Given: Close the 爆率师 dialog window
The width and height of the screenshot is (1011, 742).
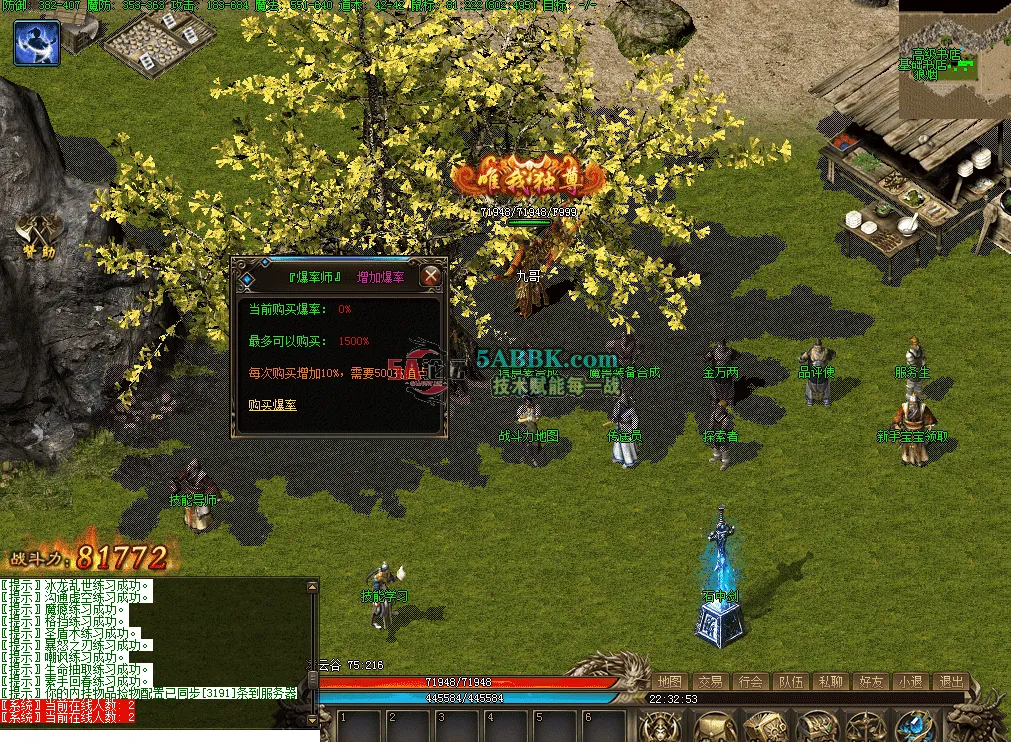Looking at the screenshot, I should tap(431, 276).
